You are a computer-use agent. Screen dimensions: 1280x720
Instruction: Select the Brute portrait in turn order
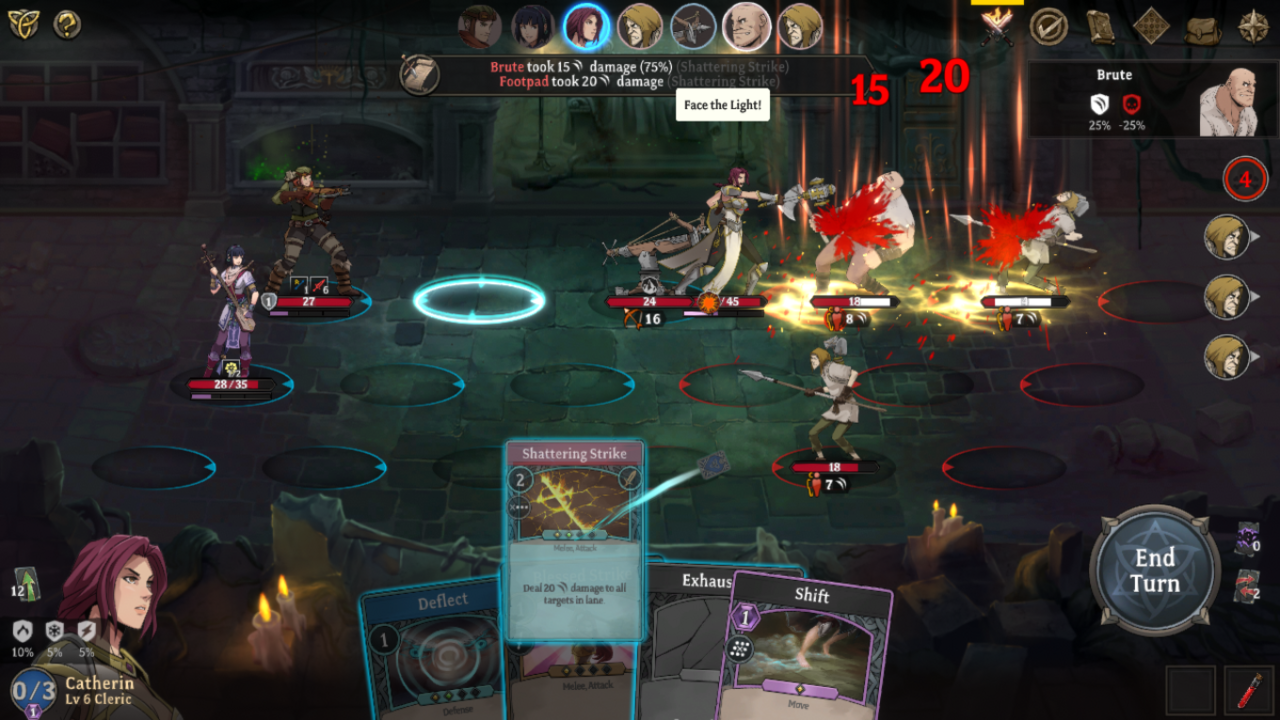[747, 27]
